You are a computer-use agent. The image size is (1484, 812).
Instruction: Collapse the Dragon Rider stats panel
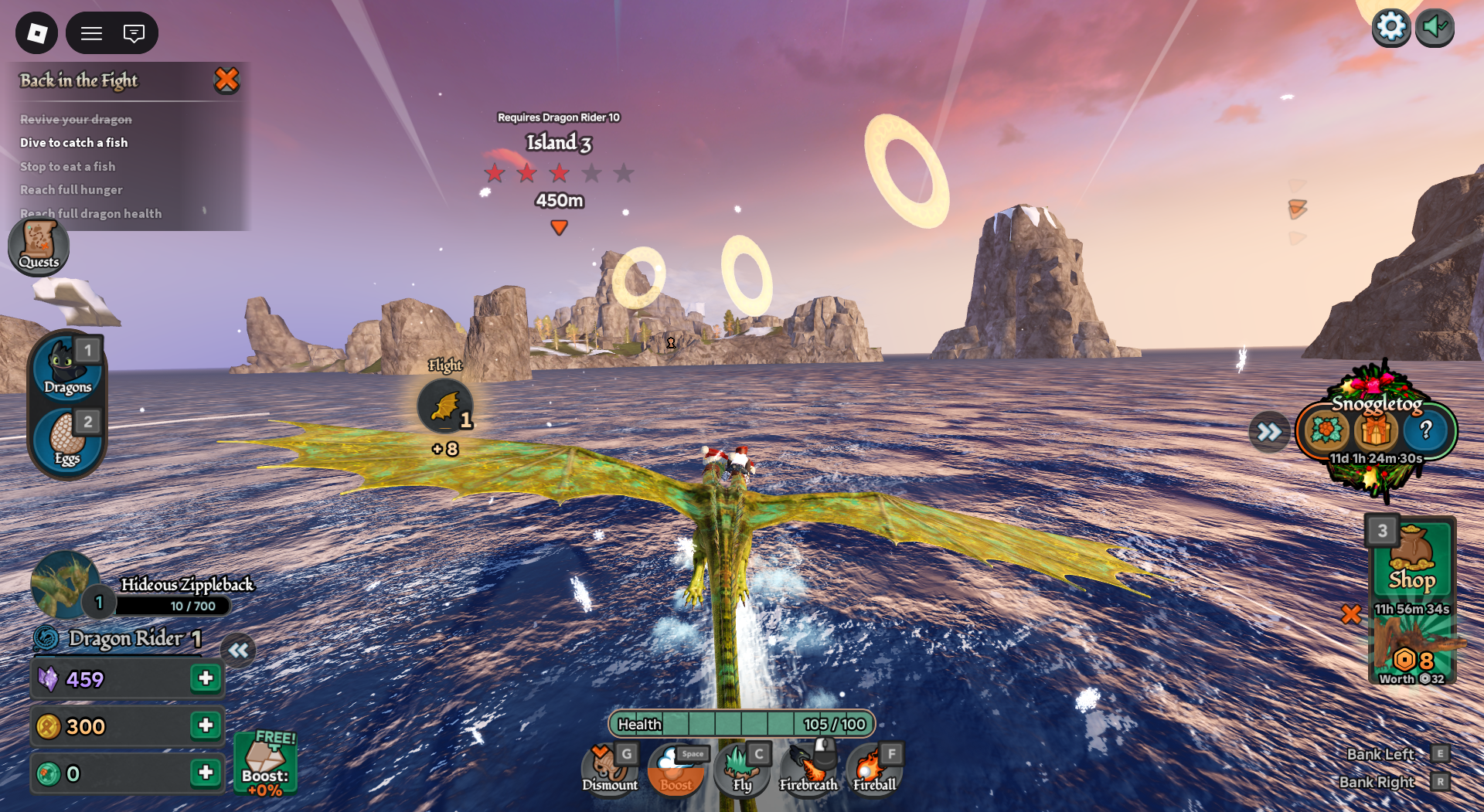pos(239,650)
